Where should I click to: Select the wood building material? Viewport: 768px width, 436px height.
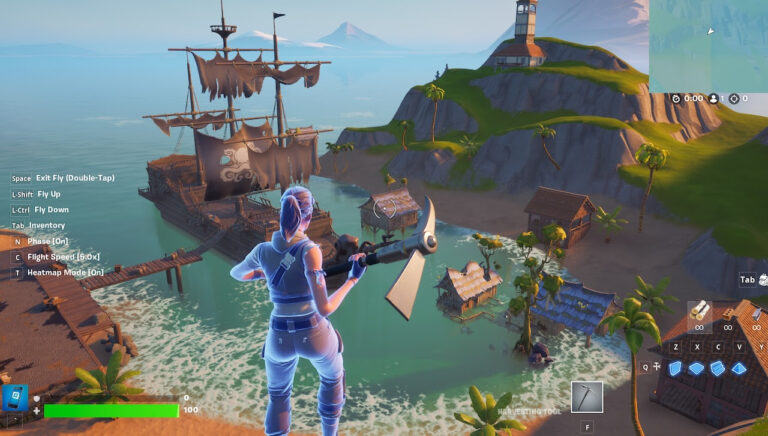(x=699, y=311)
